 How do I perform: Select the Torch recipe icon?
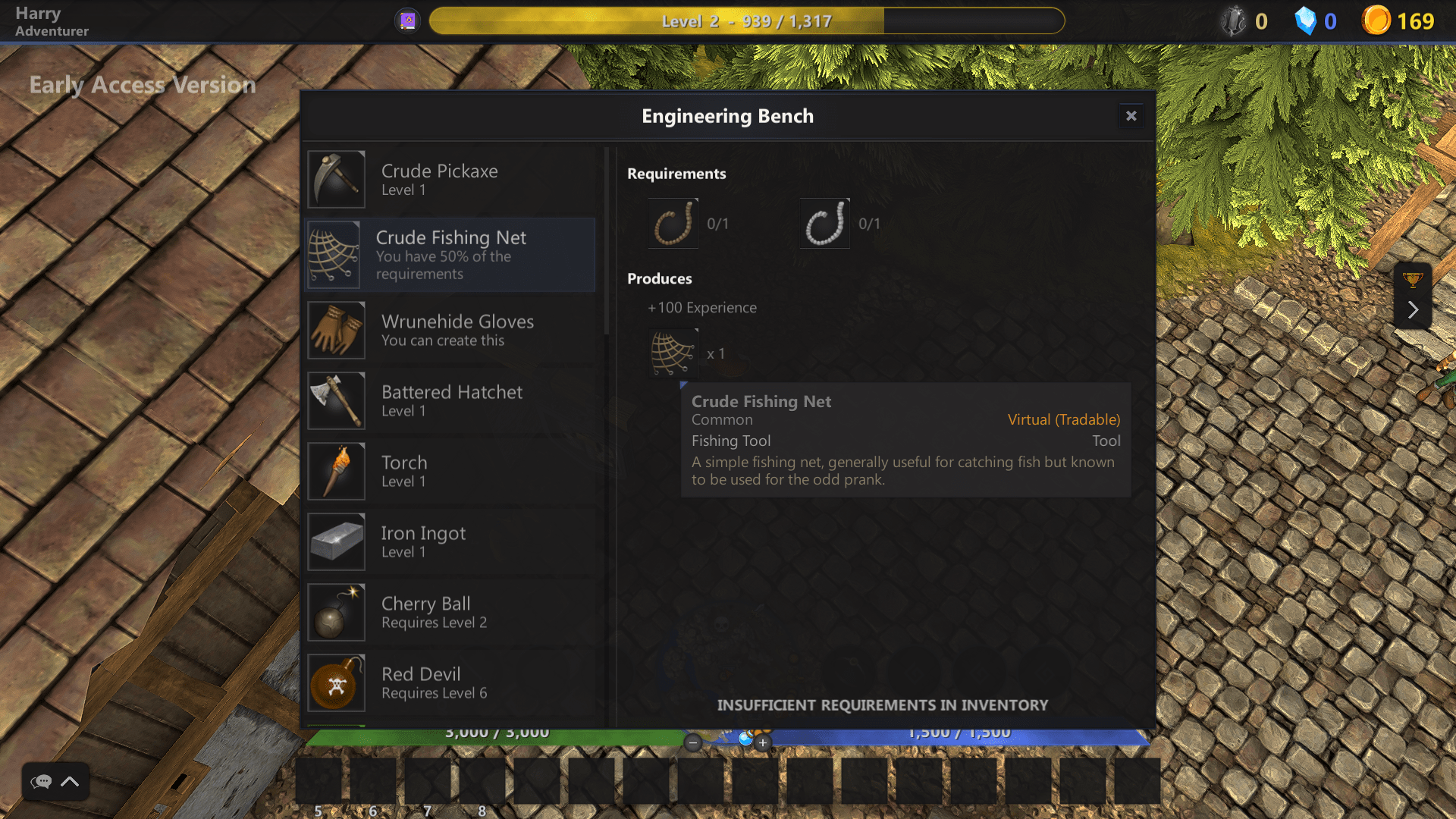(x=336, y=471)
